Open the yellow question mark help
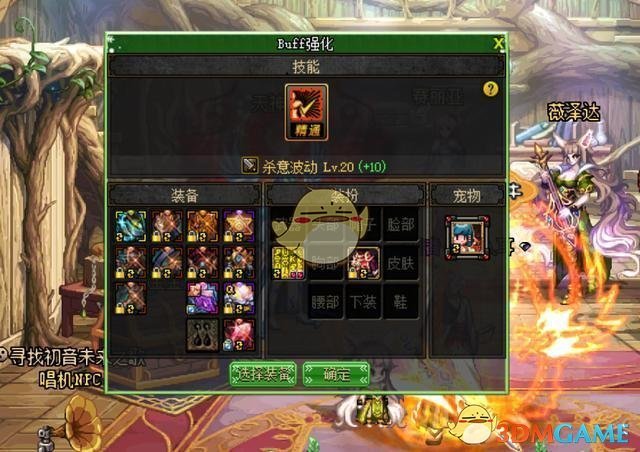Screen dimensions: 640x452 tap(490, 89)
